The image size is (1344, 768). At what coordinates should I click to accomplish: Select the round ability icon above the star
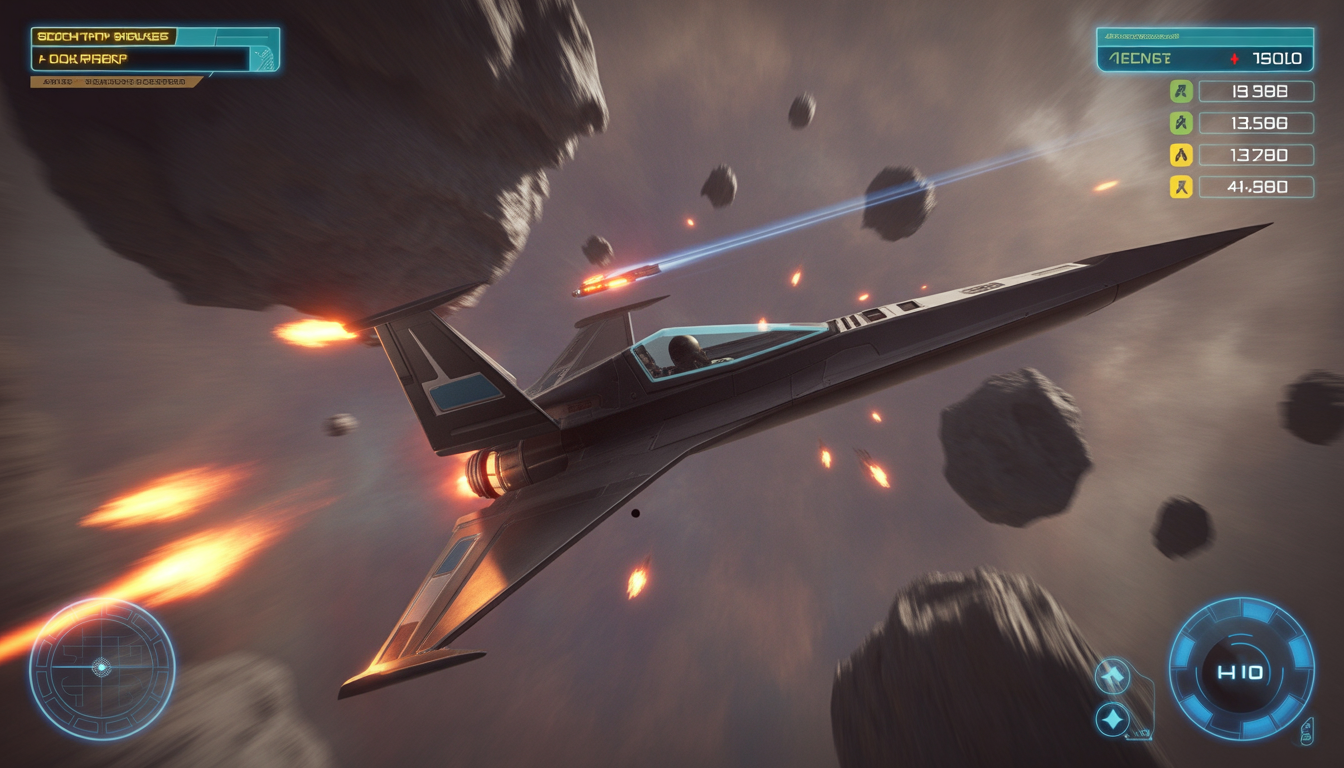pos(1112,676)
